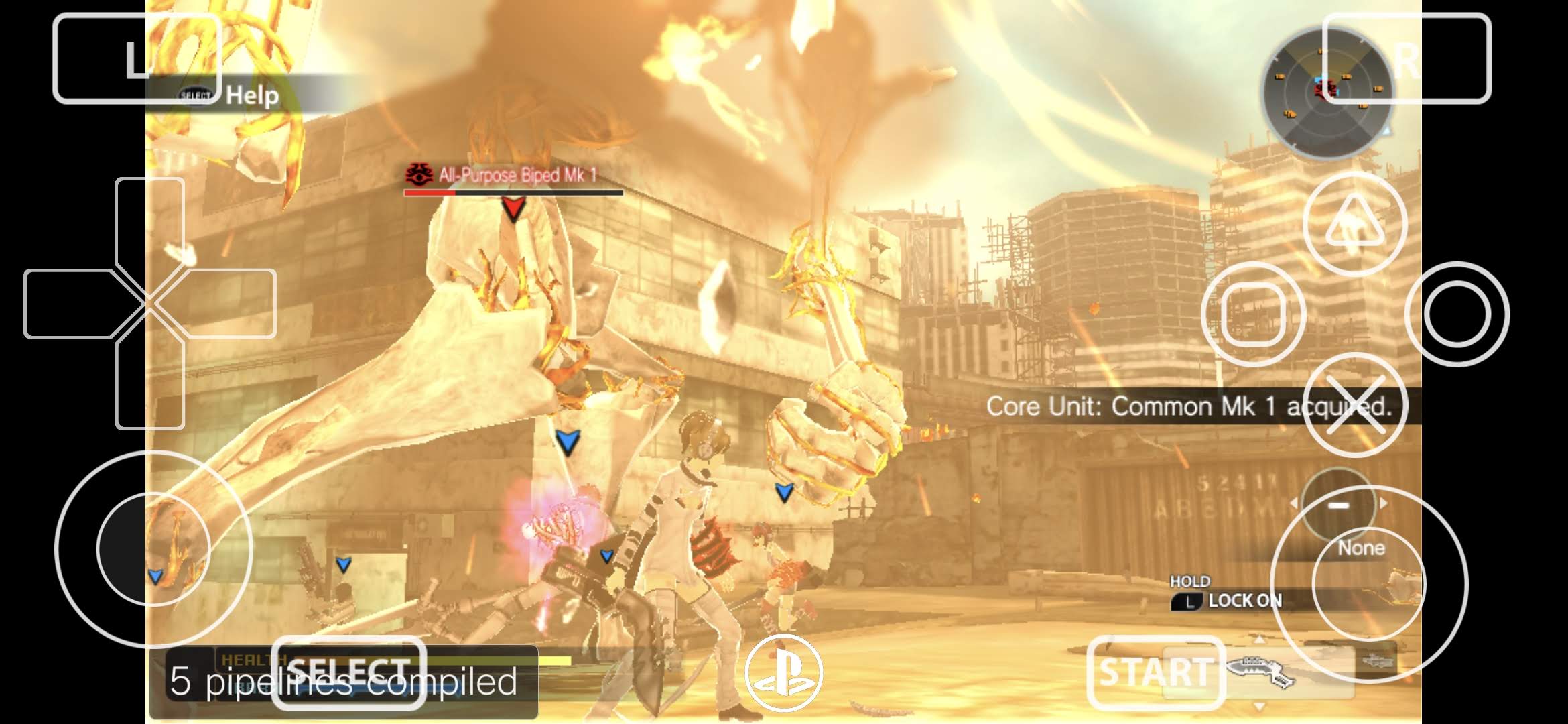The height and width of the screenshot is (724, 1568).
Task: Tap the on-screen circle button
Action: [1457, 314]
